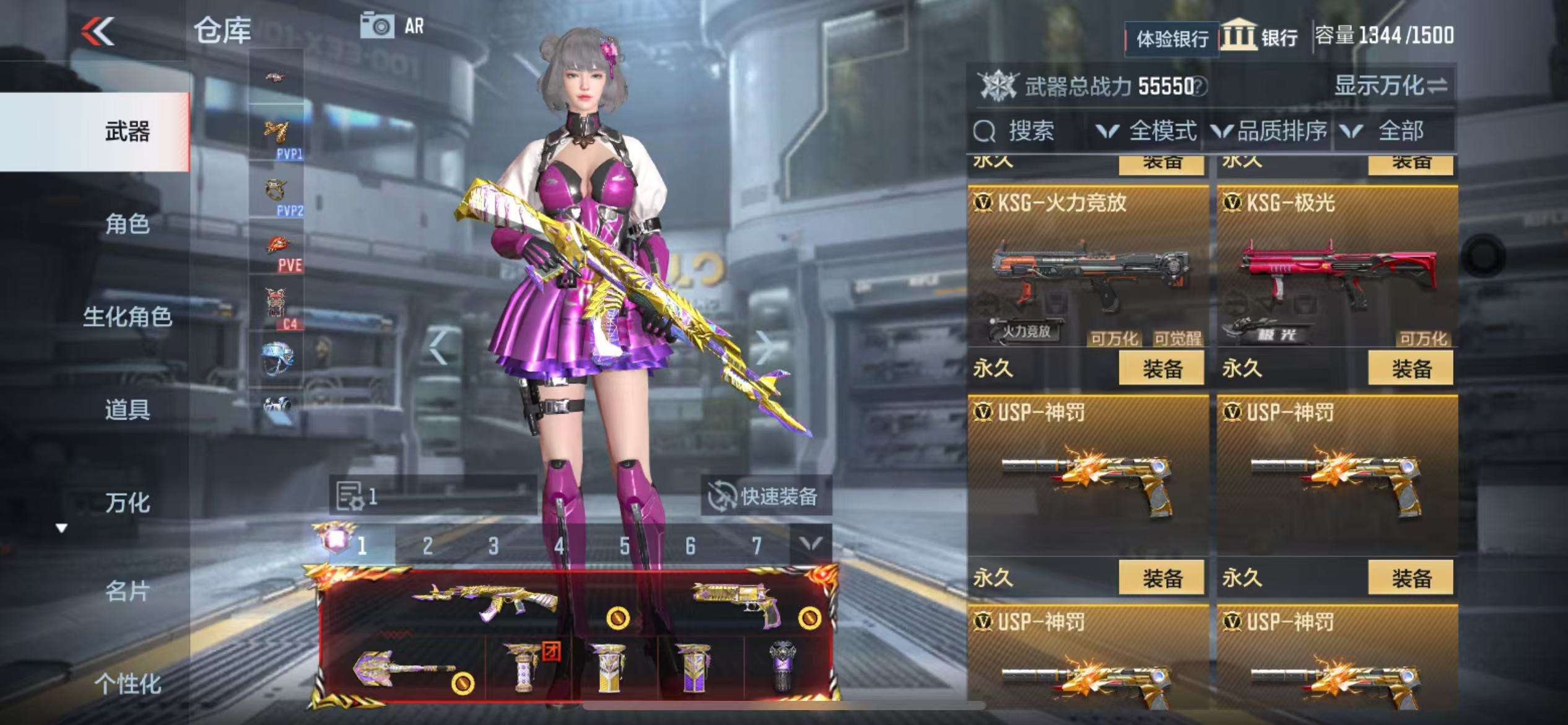Open the 名片 section
The image size is (1568, 725).
127,592
